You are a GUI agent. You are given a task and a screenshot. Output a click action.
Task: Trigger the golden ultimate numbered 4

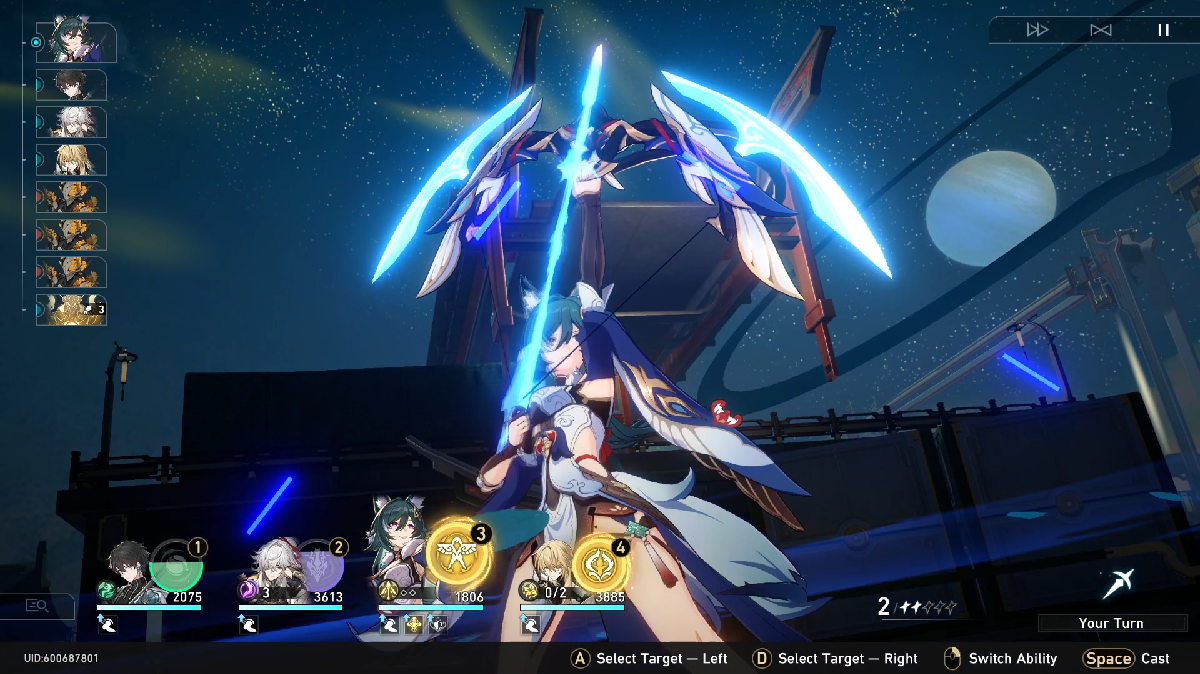coord(600,563)
